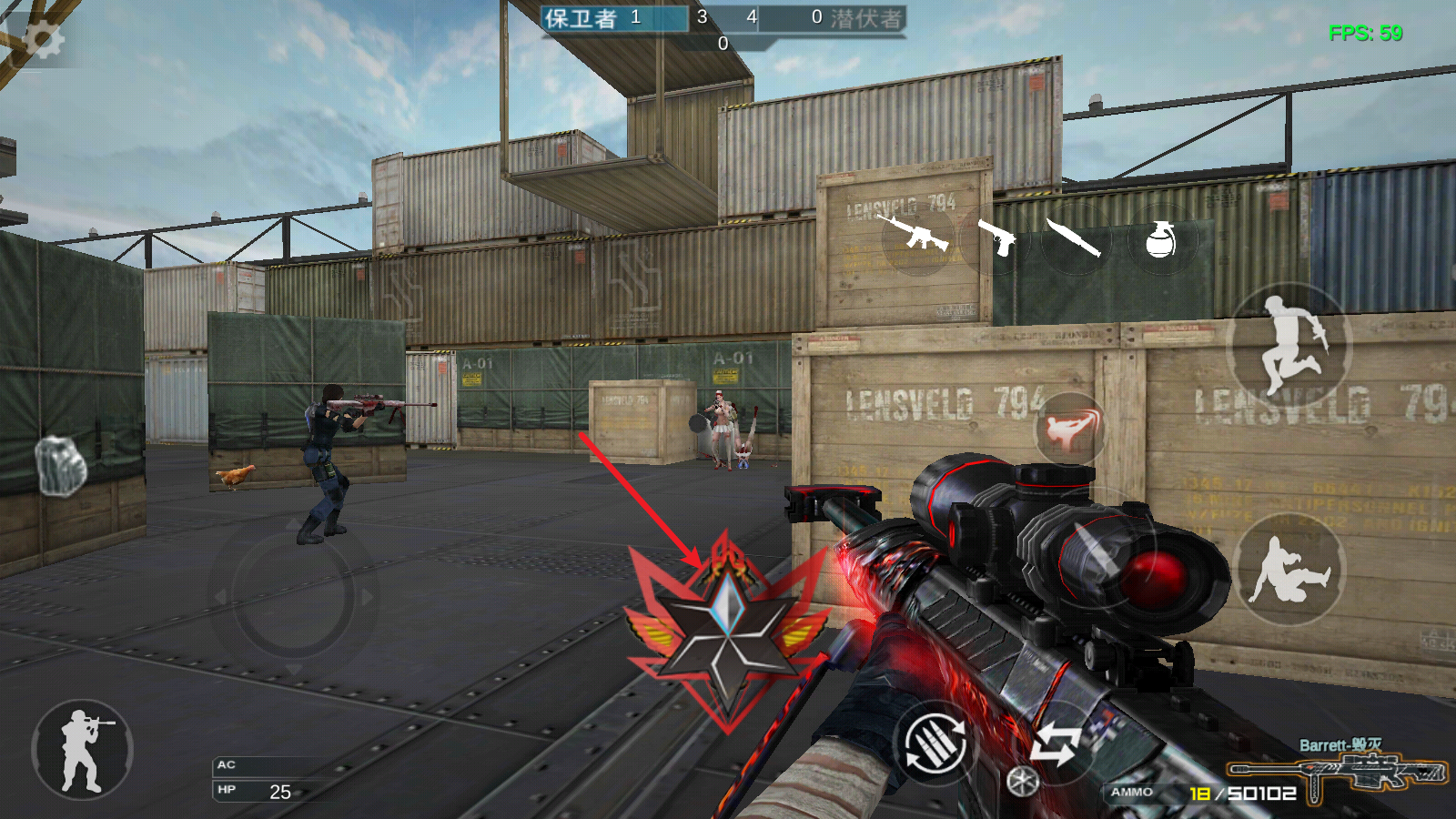The height and width of the screenshot is (819, 1456).
Task: Tap the small star badge icon
Action: coord(1022,781)
